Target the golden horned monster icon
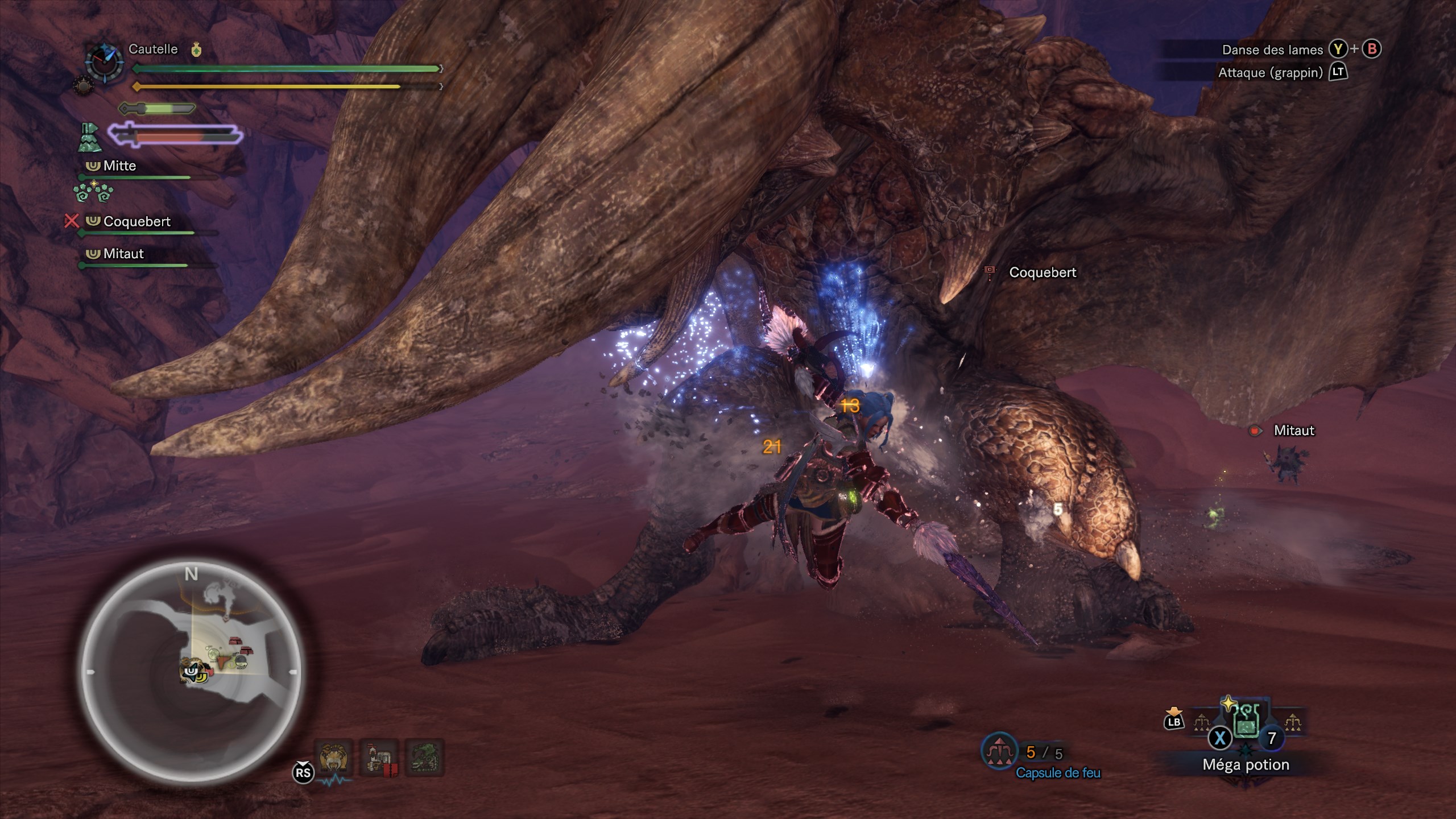Viewport: 1456px width, 819px height. (334, 757)
